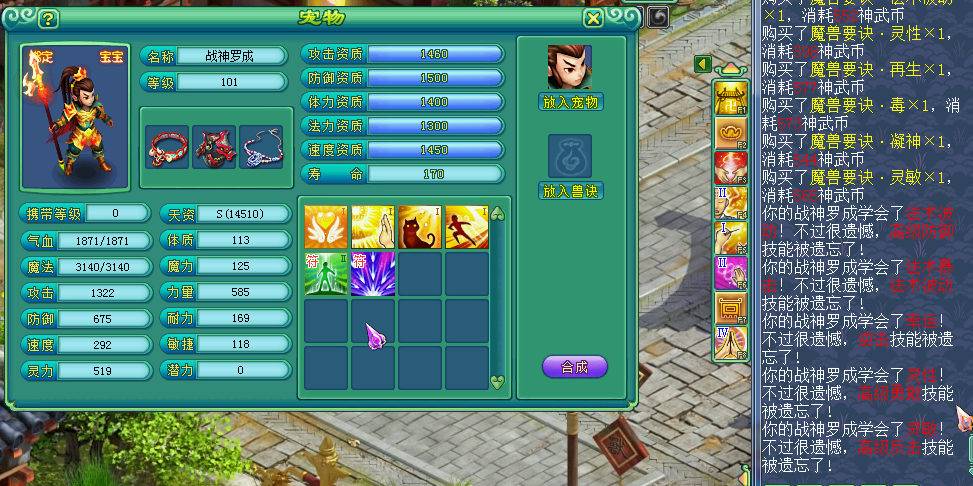
Task: Select the red pet armor equipment slot
Action: pyautogui.click(x=214, y=146)
